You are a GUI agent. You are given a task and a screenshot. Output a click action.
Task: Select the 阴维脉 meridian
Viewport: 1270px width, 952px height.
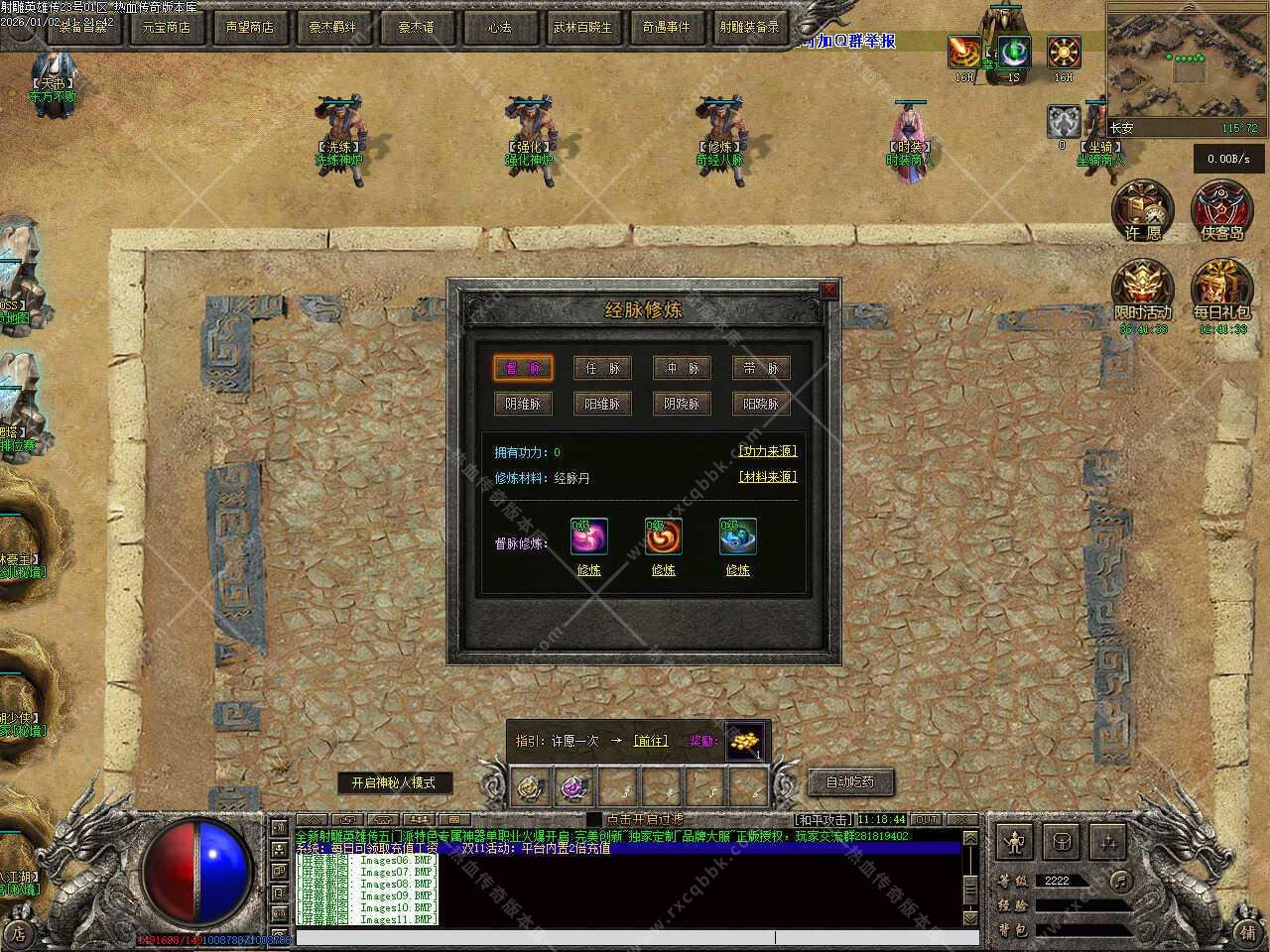523,404
